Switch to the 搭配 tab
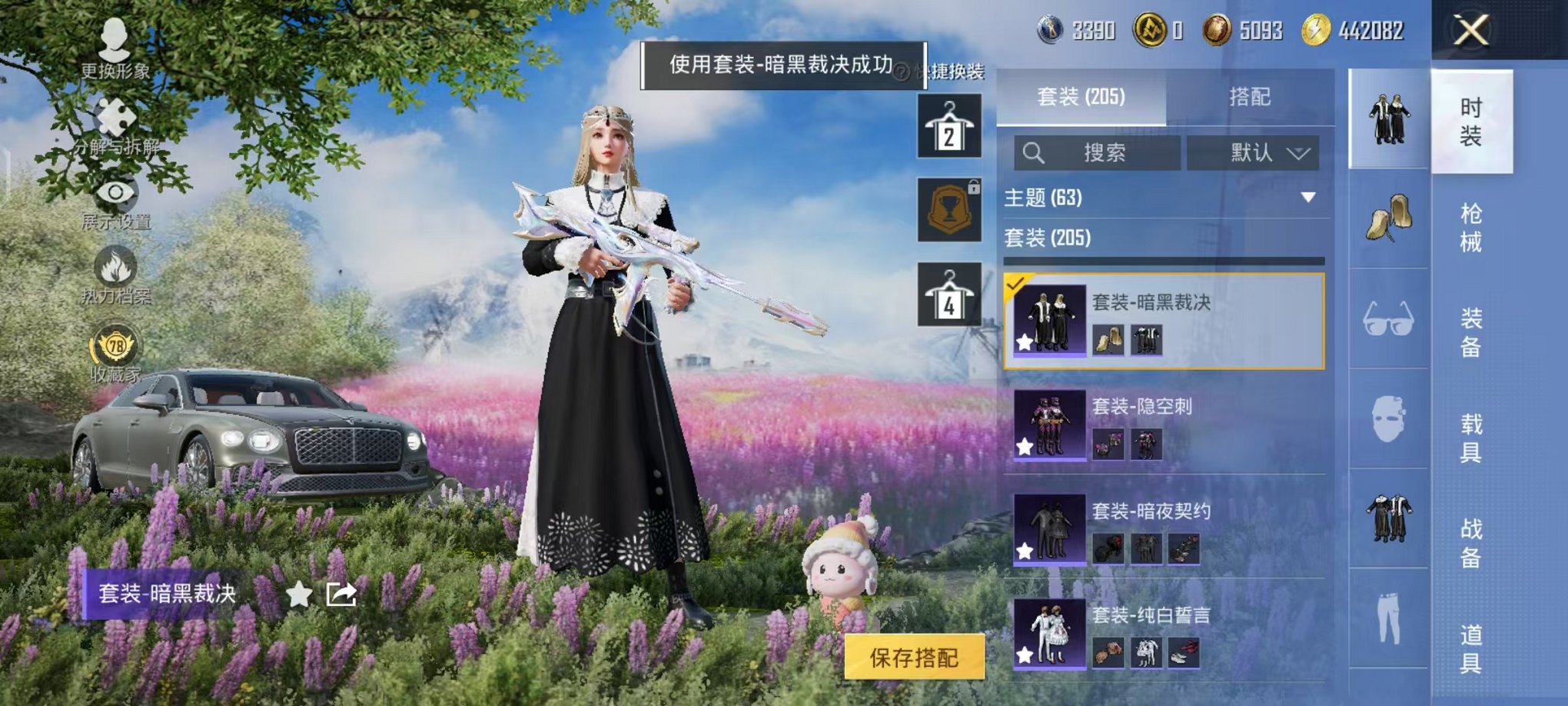 [1250, 96]
